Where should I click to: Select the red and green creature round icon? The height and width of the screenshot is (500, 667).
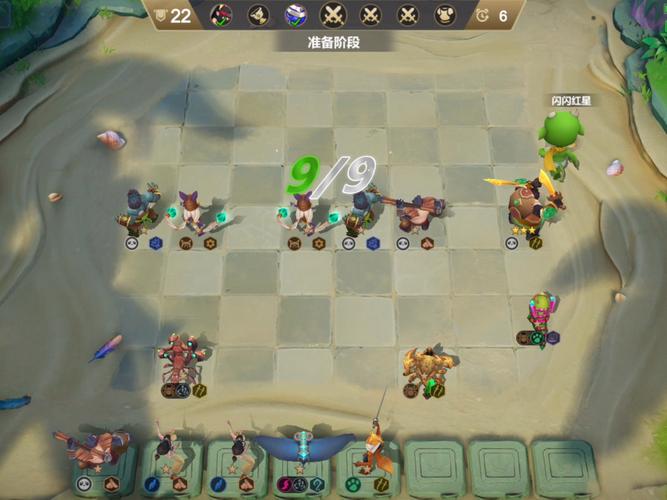(x=221, y=15)
